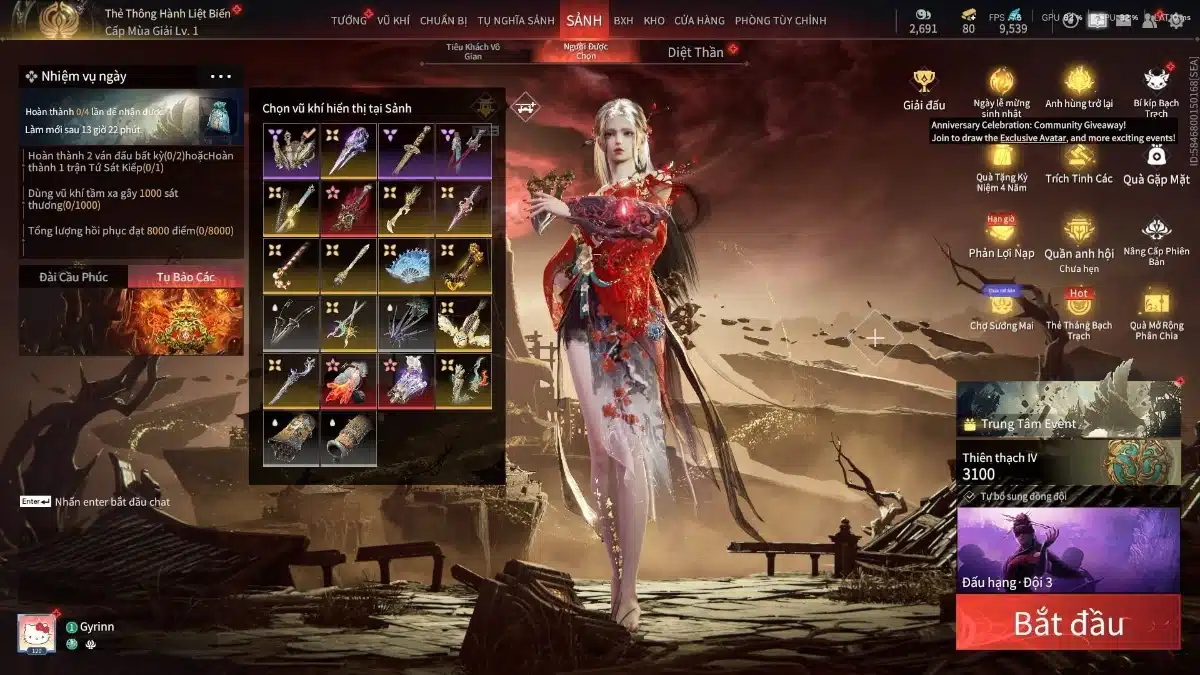Choose the blue folding fan weapon
Screen dimensions: 1200x675
click(x=405, y=264)
